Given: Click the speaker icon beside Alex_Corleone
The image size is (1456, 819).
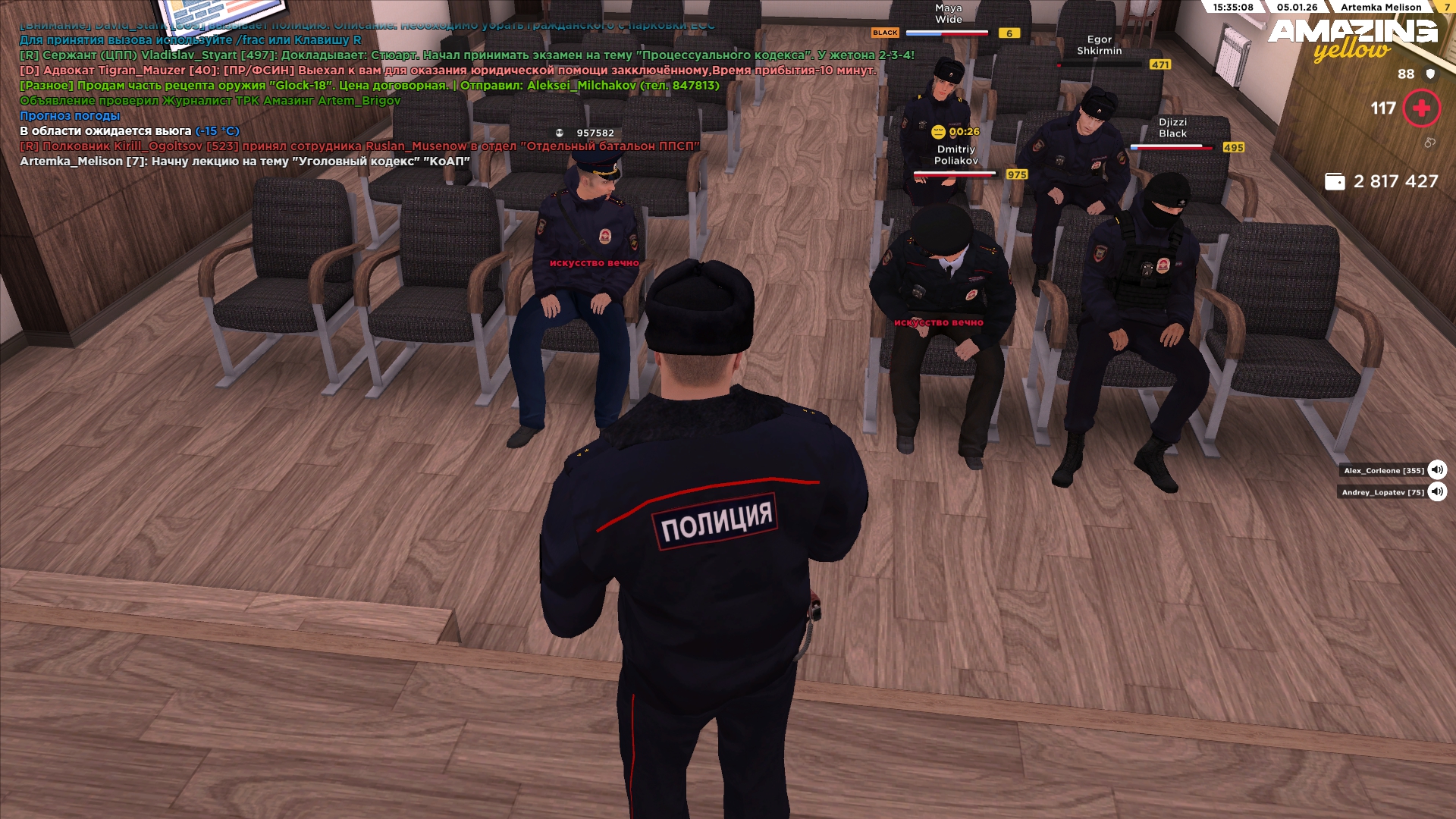Looking at the screenshot, I should tap(1437, 470).
